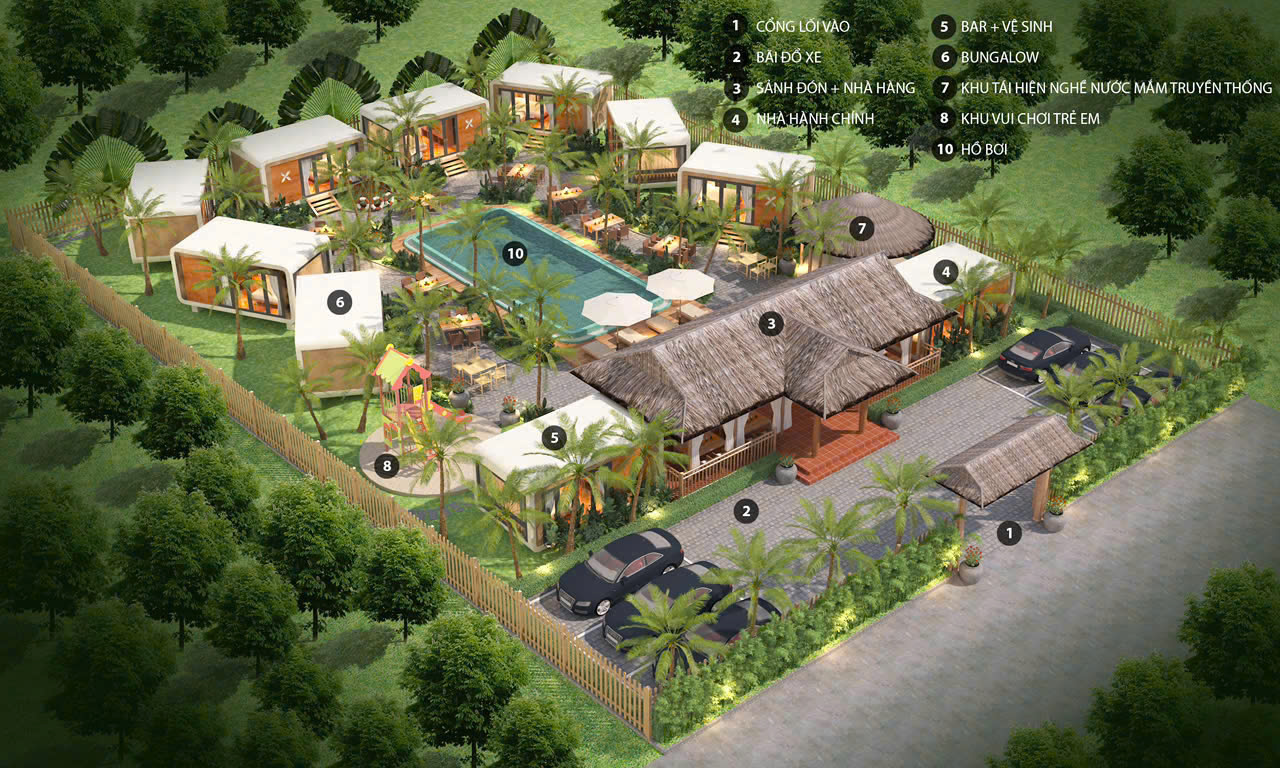Choose the Bãi Đỗ Xe legend entry
1280x768 pixels.
click(789, 57)
